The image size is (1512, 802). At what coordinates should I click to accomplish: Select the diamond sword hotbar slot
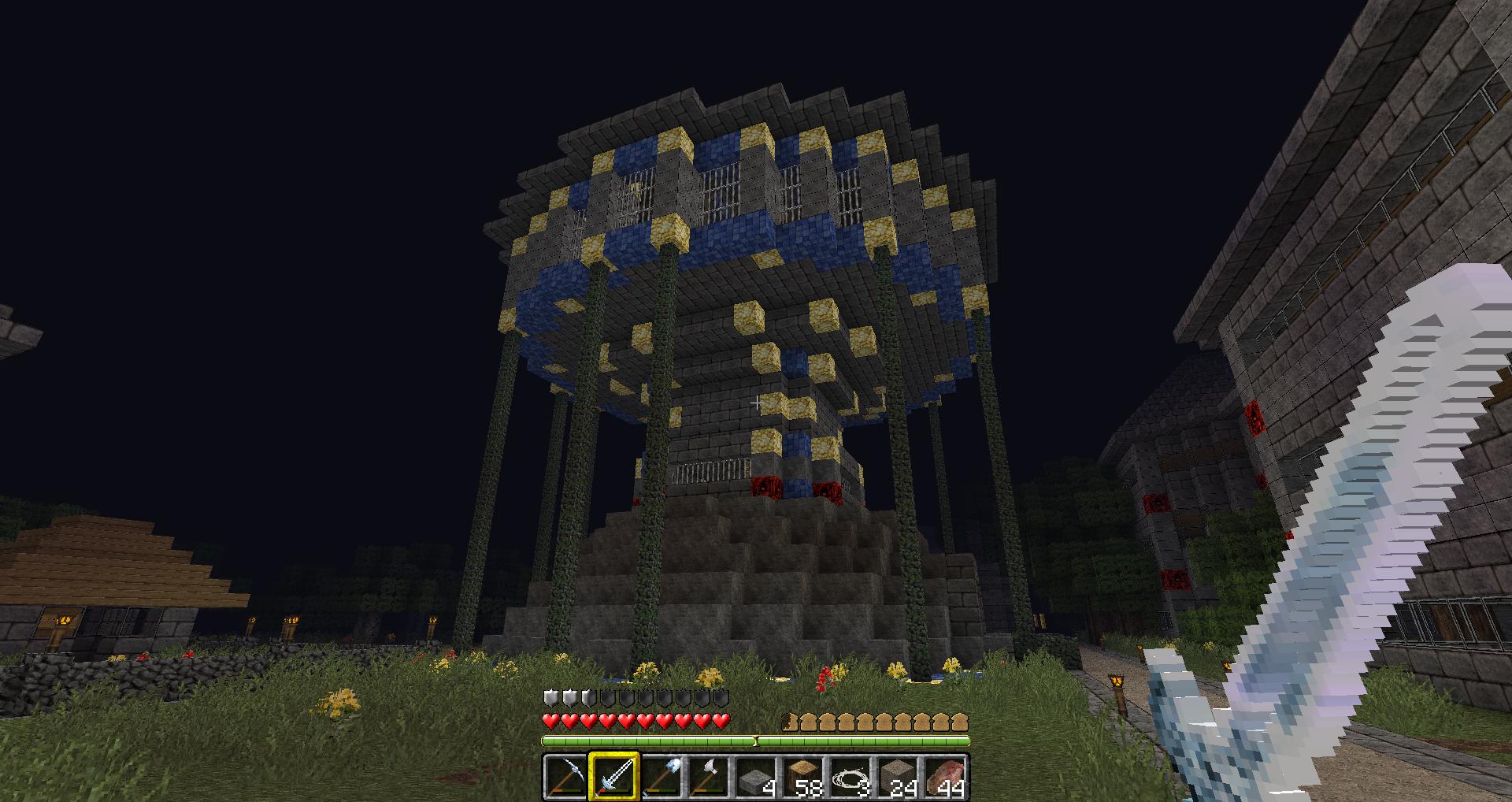(613, 777)
